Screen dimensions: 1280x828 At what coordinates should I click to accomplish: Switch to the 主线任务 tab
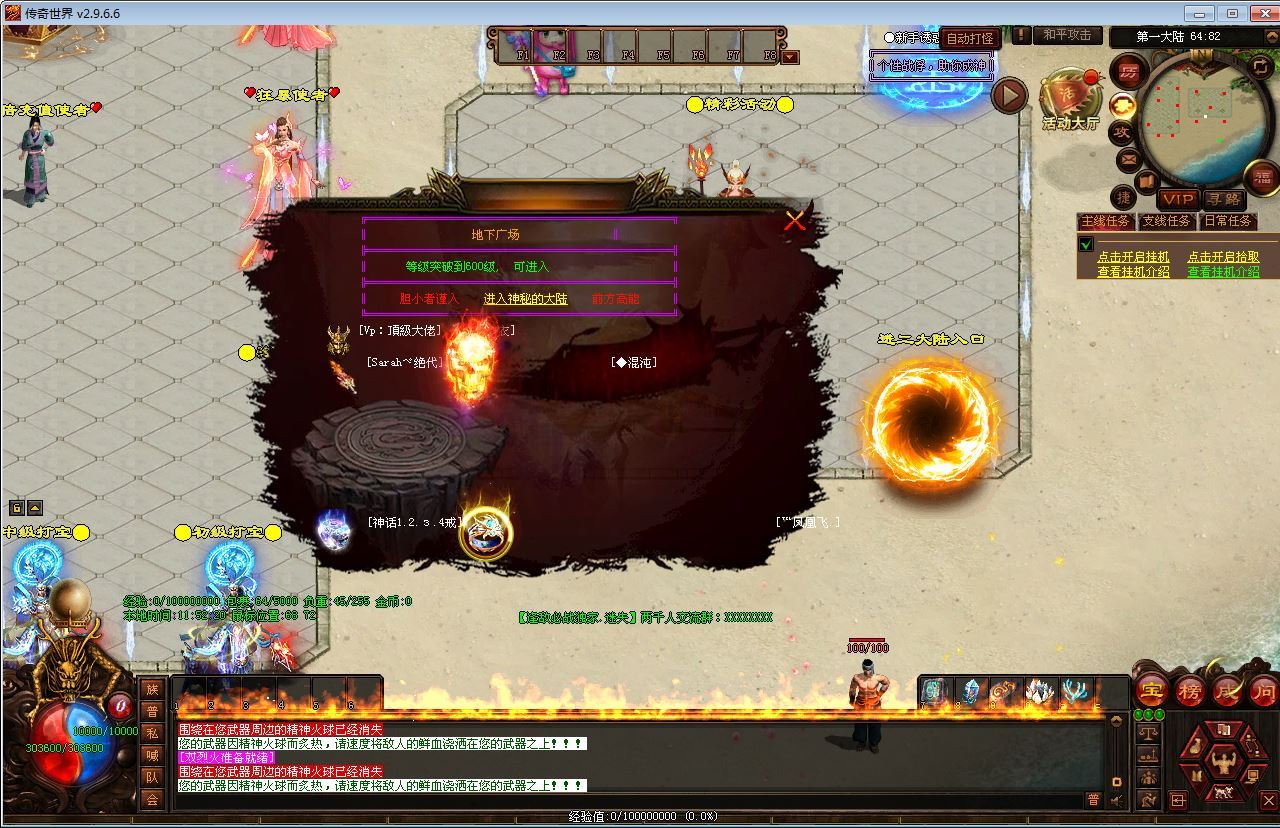click(x=1105, y=222)
